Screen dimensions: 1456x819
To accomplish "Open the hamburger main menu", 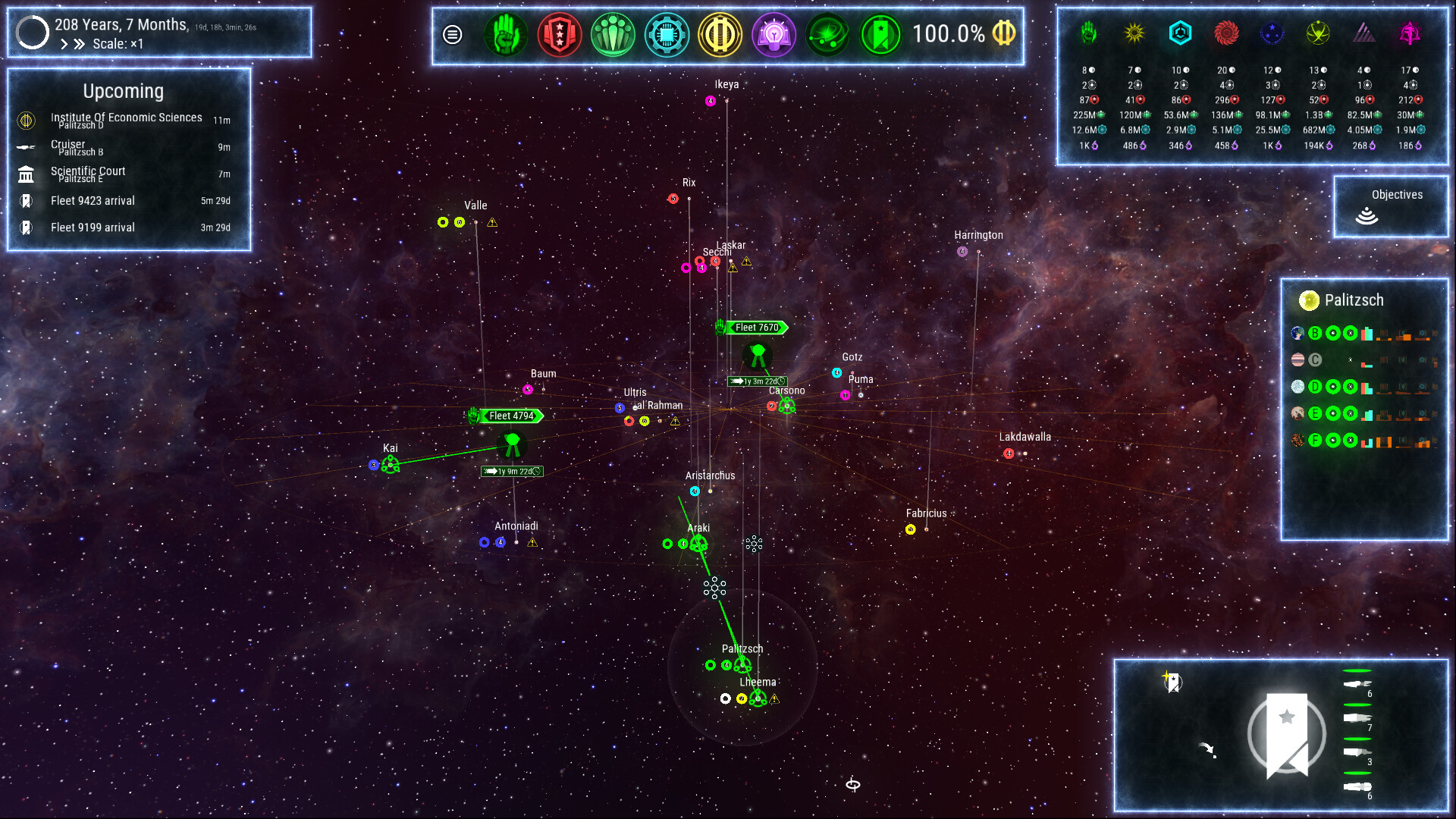I will 453,35.
